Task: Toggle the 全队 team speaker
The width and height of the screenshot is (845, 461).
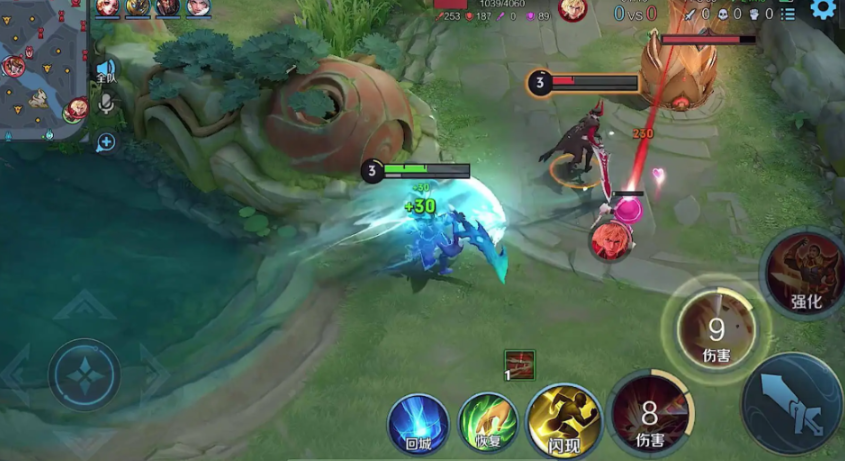Action: click(105, 71)
